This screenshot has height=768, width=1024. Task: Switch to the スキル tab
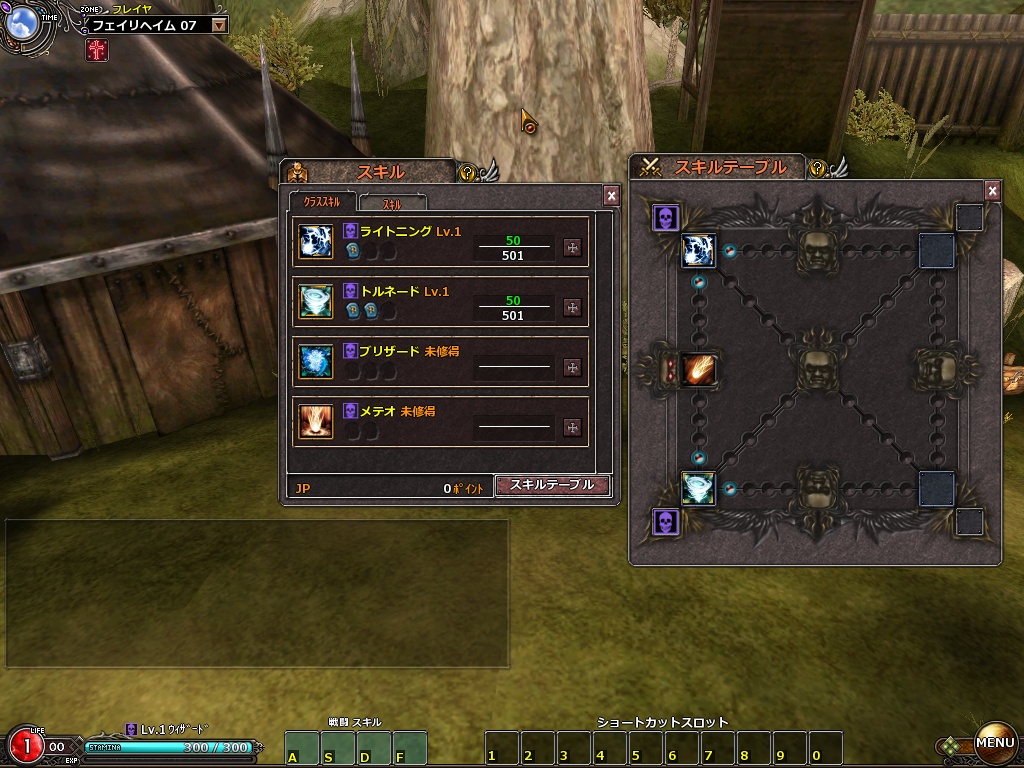(393, 203)
